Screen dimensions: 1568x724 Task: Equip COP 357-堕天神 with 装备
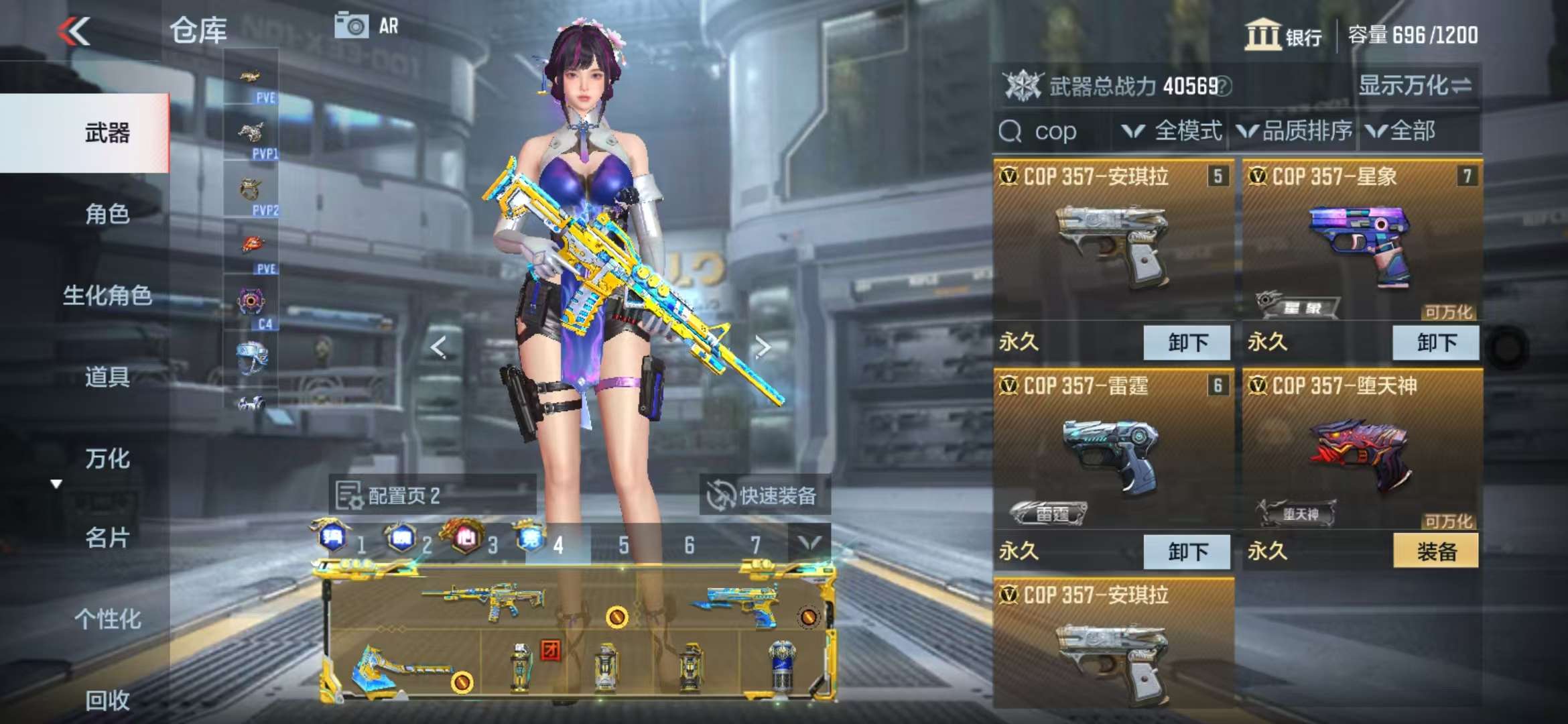pos(1436,552)
